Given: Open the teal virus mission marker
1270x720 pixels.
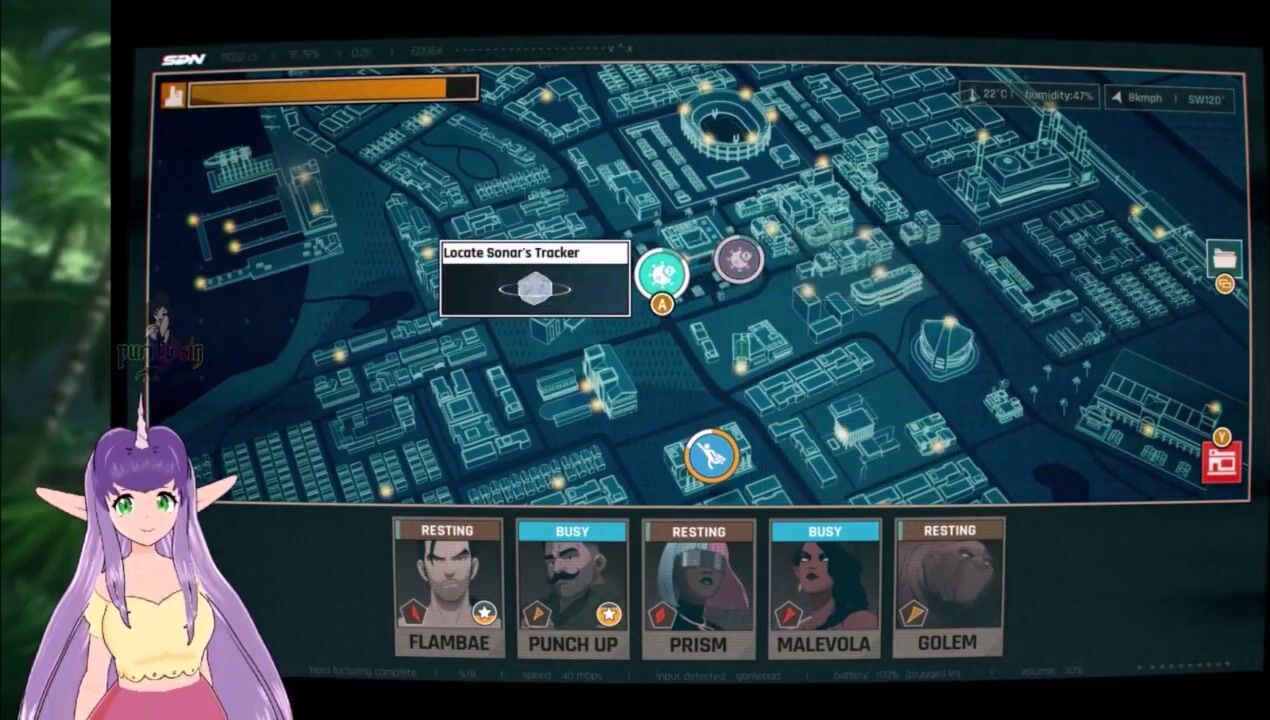Looking at the screenshot, I should point(661,273).
